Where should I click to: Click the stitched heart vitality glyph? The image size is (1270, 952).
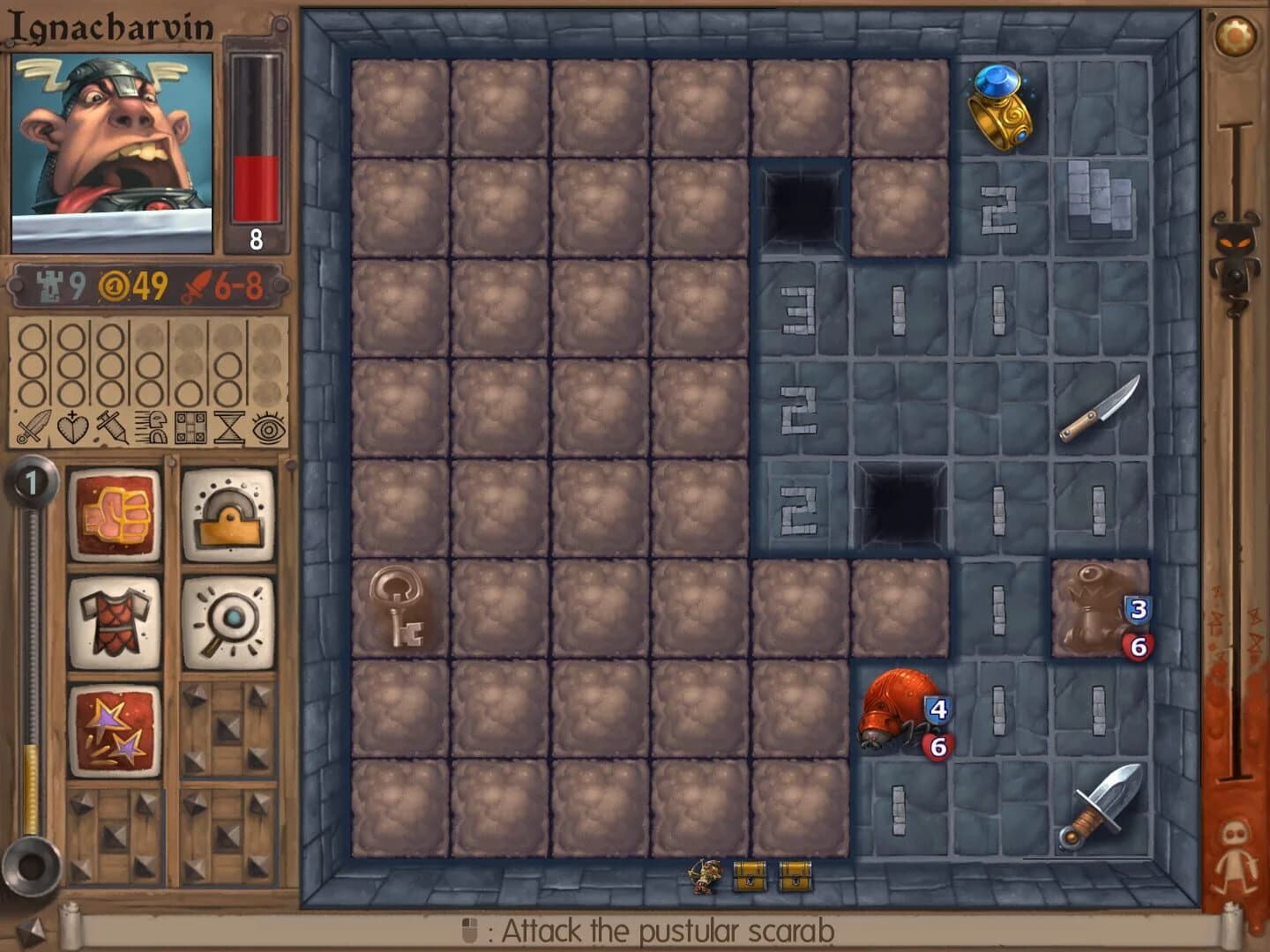point(71,426)
